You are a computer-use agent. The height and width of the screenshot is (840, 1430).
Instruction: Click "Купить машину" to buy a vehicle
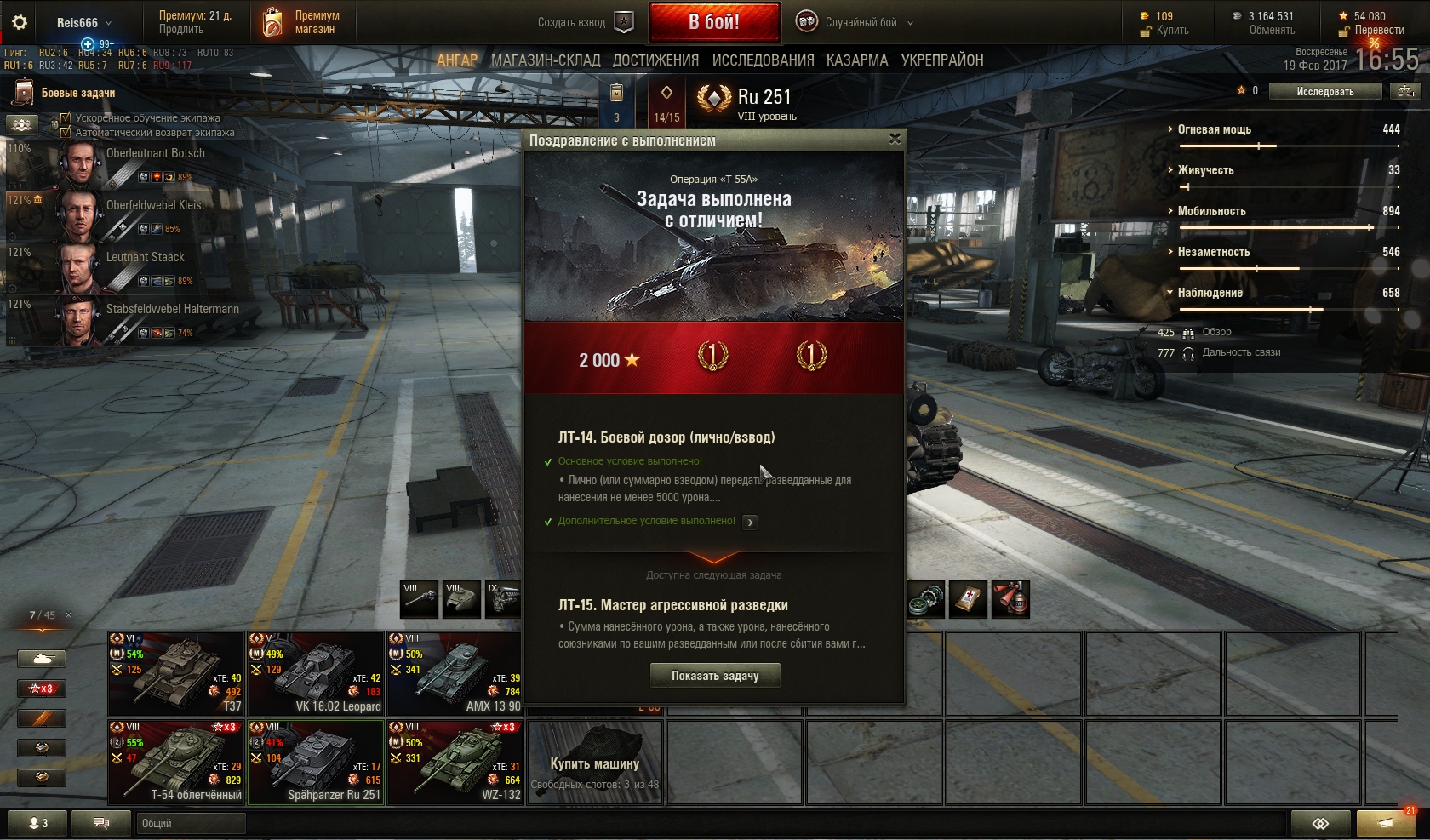(x=594, y=763)
